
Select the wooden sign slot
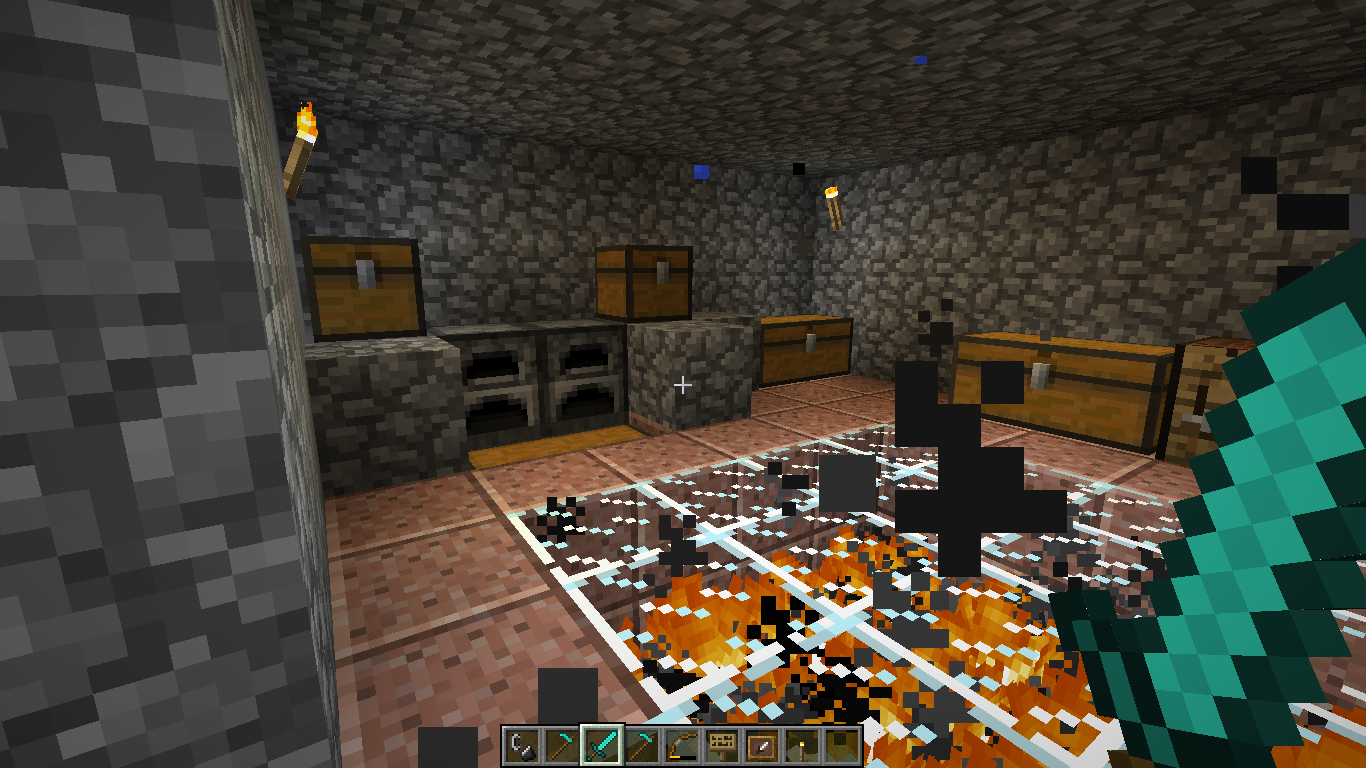click(x=722, y=746)
